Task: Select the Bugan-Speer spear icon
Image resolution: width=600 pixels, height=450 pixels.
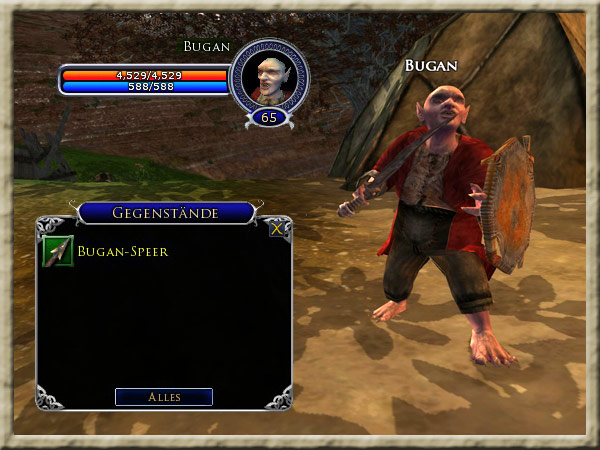Action: pos(59,252)
